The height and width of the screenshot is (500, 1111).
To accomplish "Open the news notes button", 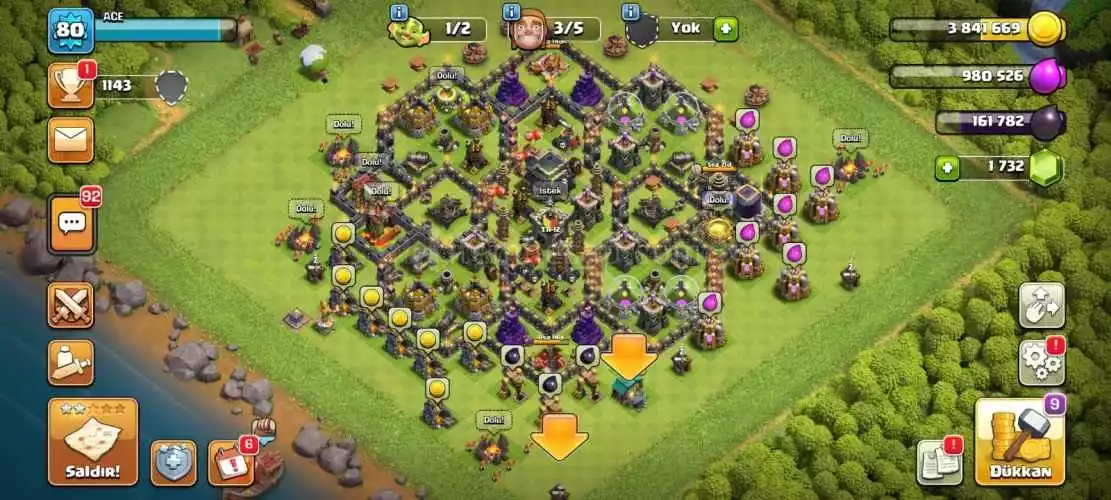I will pyautogui.click(x=940, y=462).
